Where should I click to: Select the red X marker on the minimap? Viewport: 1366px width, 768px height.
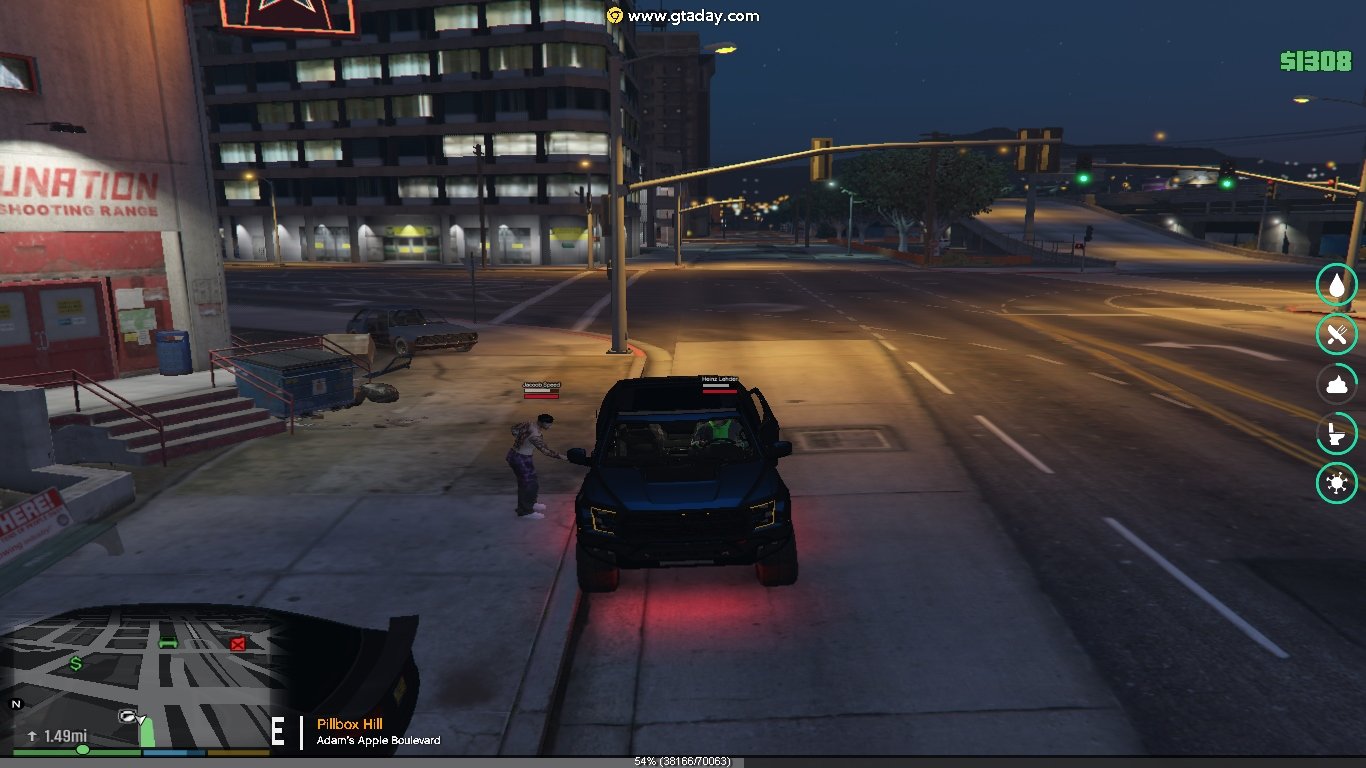click(238, 644)
